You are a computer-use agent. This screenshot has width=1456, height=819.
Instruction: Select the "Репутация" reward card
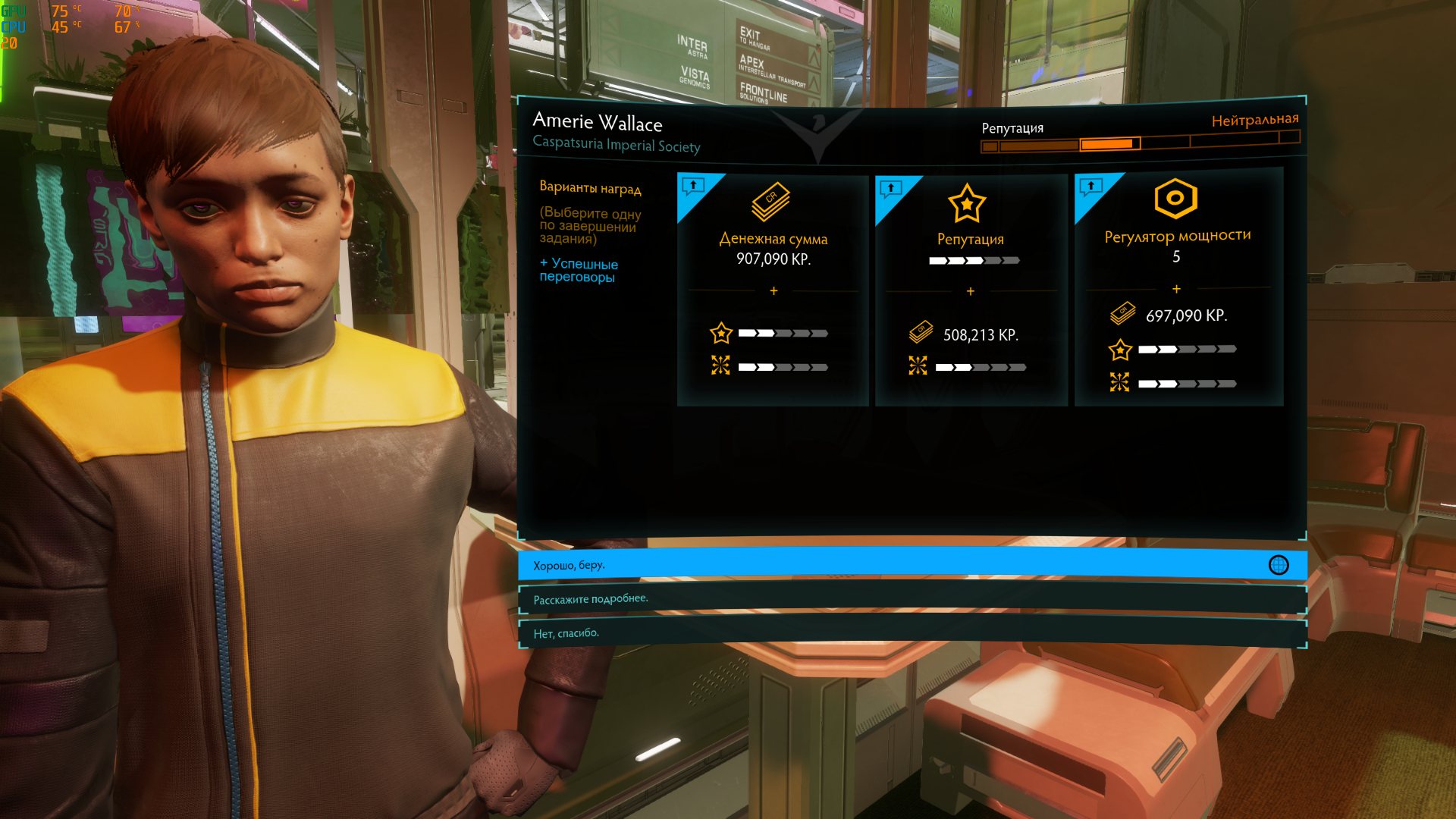click(971, 290)
